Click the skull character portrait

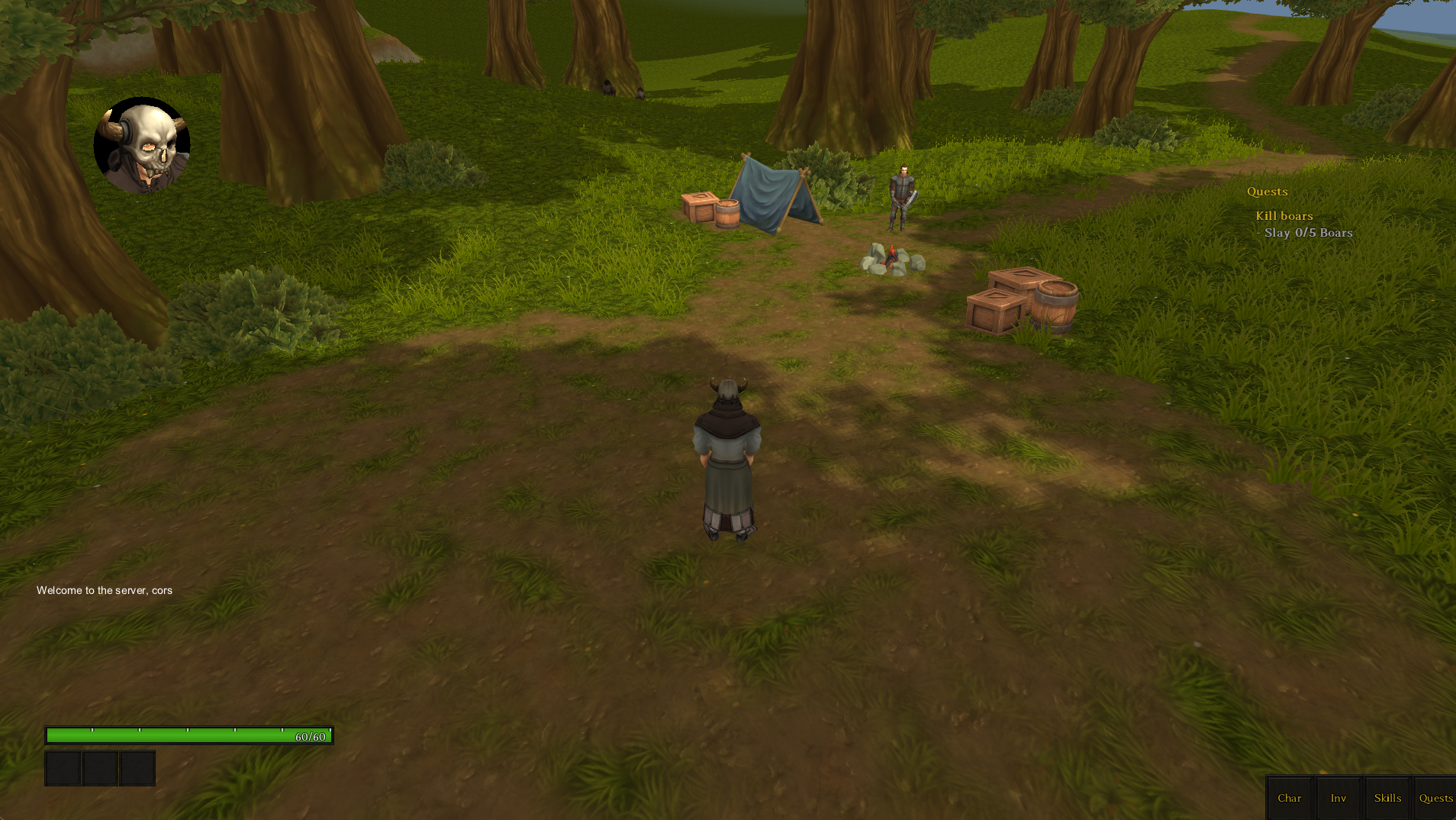coord(142,145)
